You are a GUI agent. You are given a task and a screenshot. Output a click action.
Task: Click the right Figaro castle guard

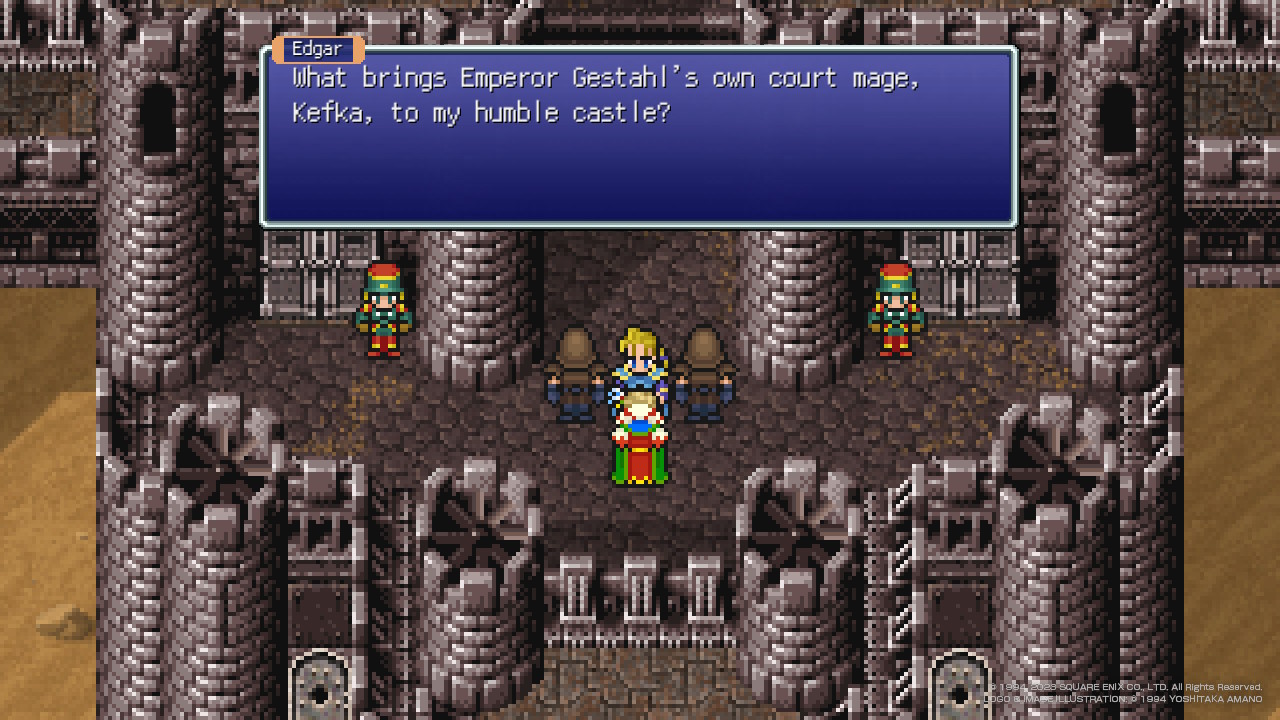point(895,310)
